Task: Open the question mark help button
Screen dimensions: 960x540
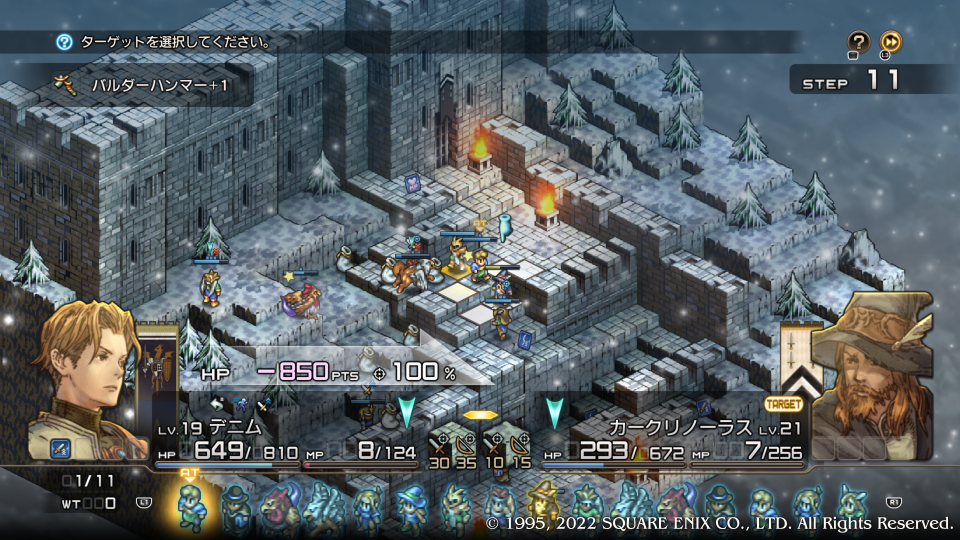Action: tap(858, 42)
